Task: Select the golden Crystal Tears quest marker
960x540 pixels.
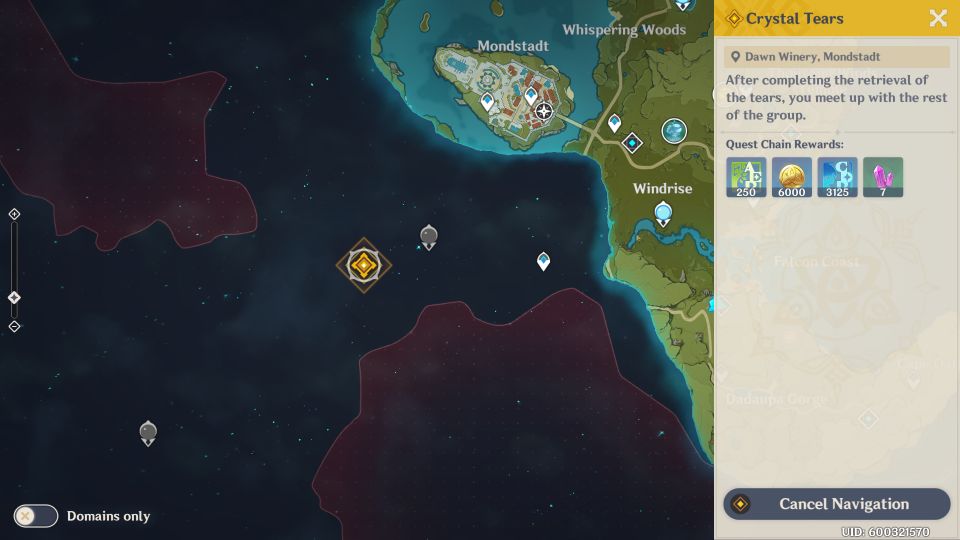Action: (x=364, y=265)
